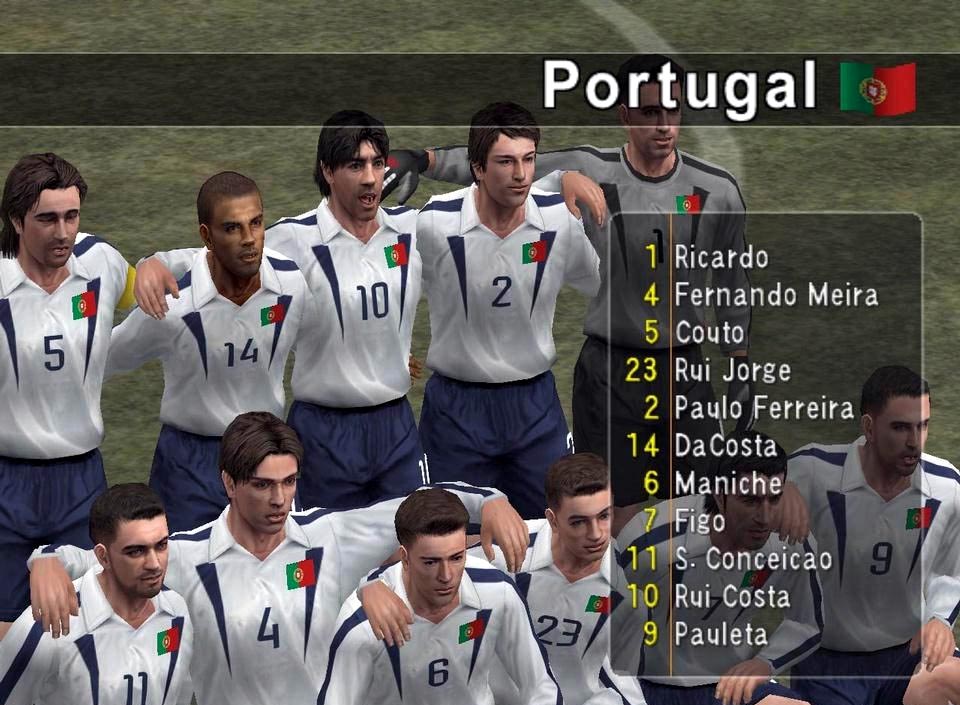This screenshot has height=705, width=960.
Task: Click the Portugal flag icon
Action: point(877,88)
